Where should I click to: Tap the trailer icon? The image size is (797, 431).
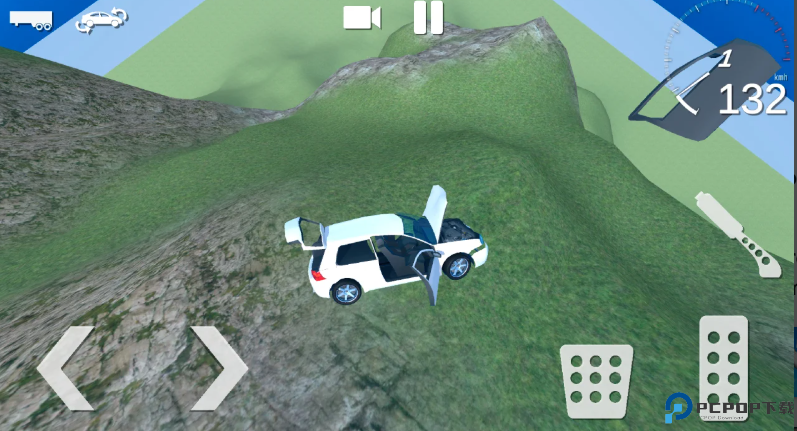(30, 19)
